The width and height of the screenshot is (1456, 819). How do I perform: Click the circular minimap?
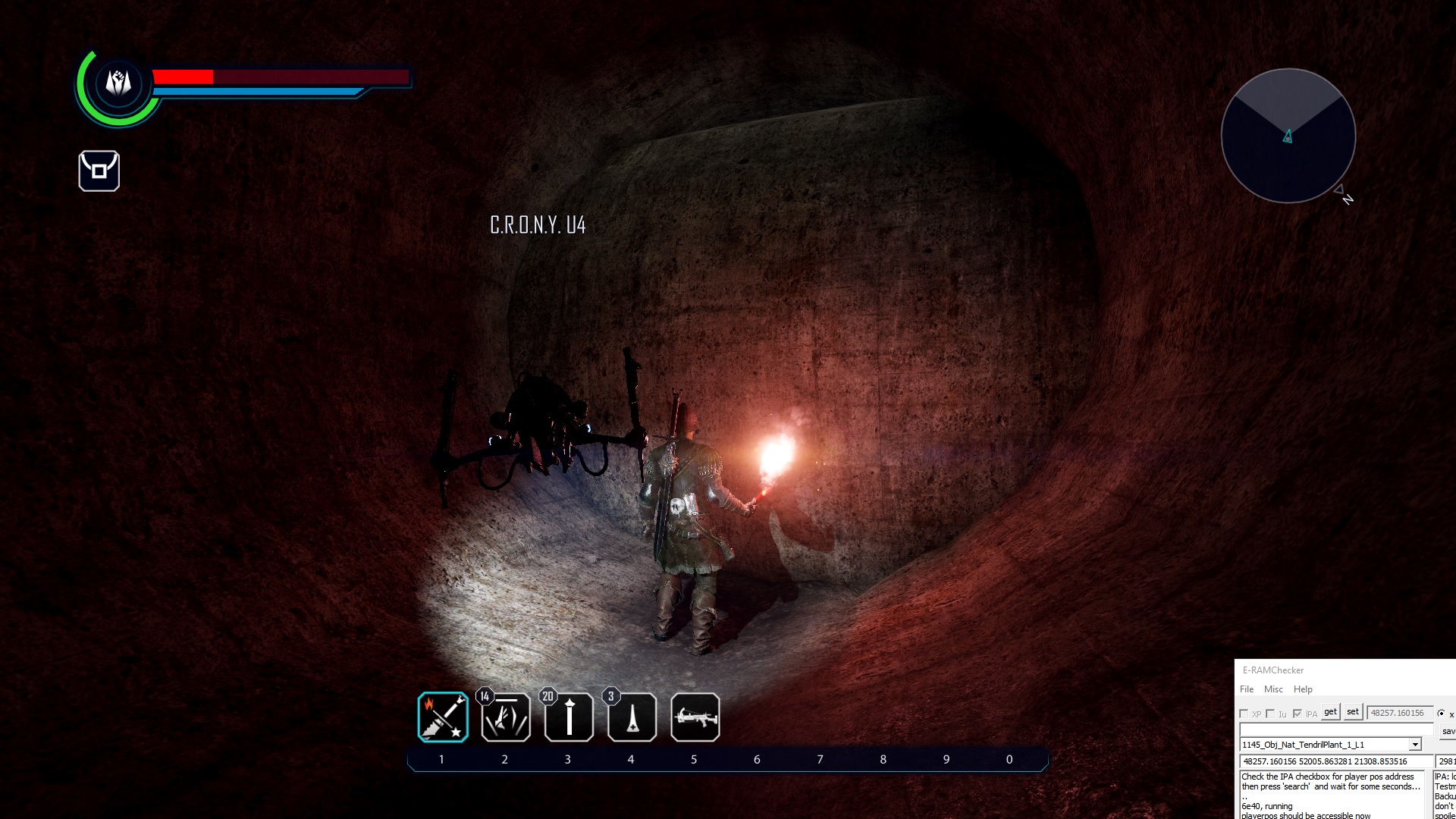1288,136
